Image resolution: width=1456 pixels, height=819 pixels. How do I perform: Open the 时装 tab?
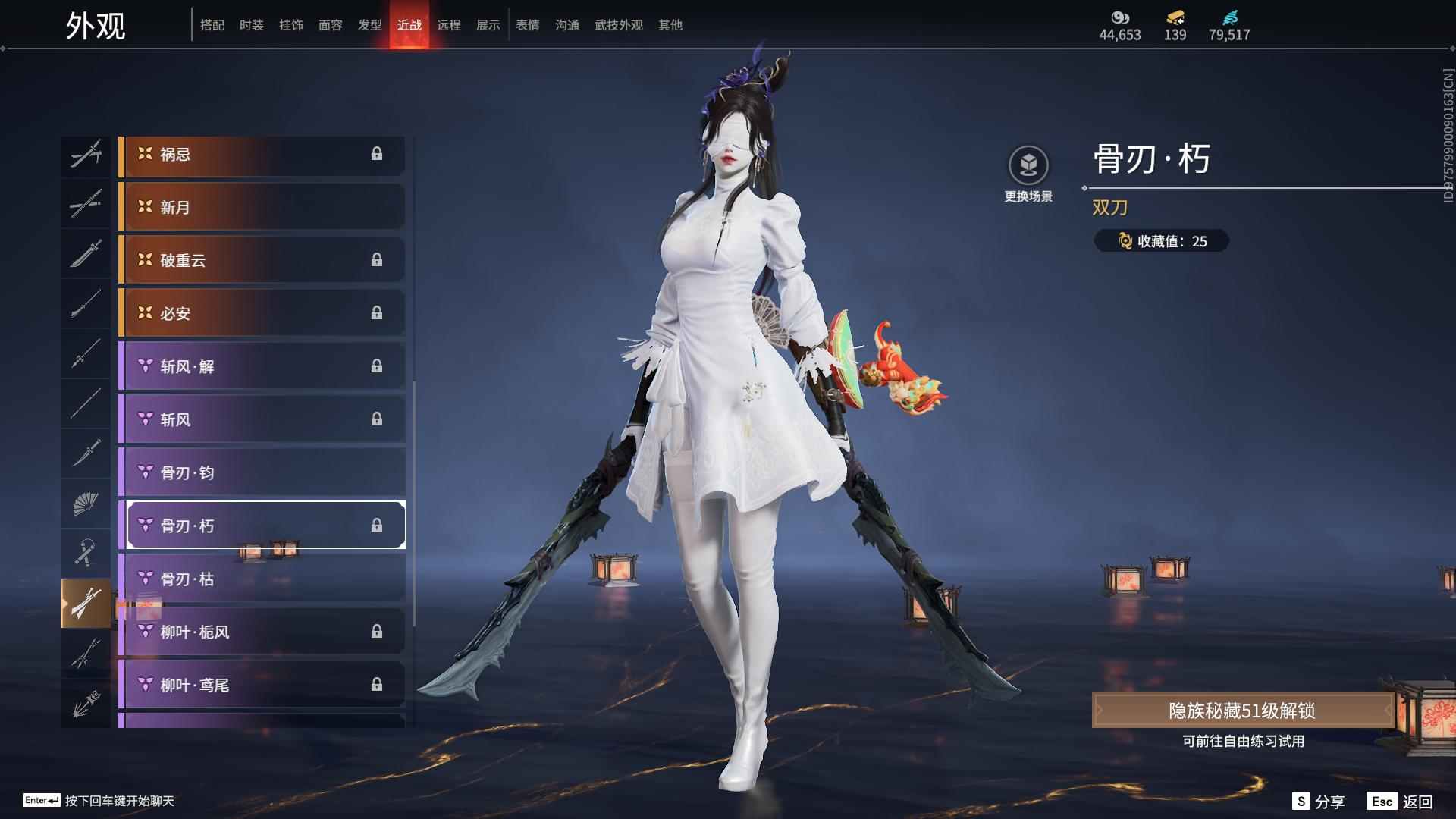(252, 25)
